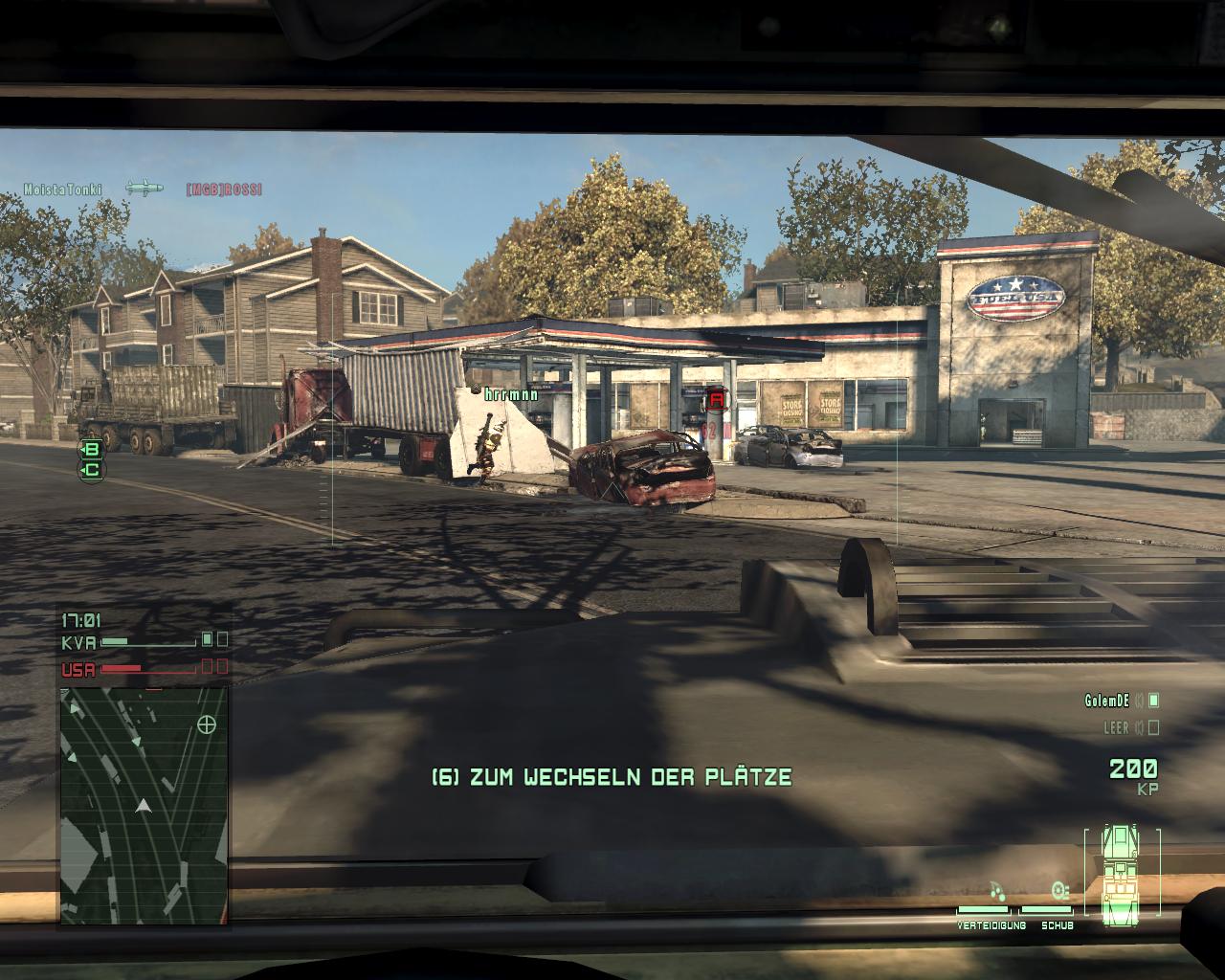
Task: Click the ZUM WECHSELN DER PLÄTZE prompt
Action: coord(612,776)
